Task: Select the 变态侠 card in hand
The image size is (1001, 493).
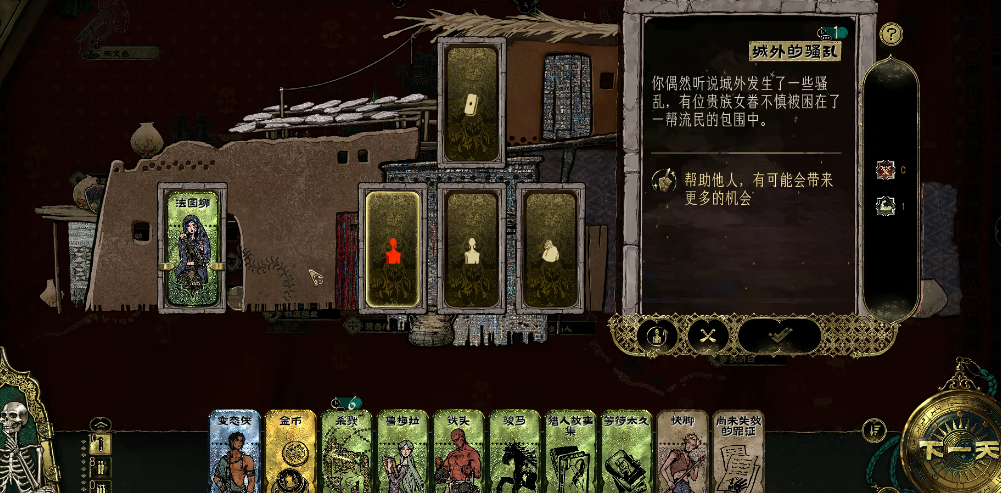Action: 235,455
